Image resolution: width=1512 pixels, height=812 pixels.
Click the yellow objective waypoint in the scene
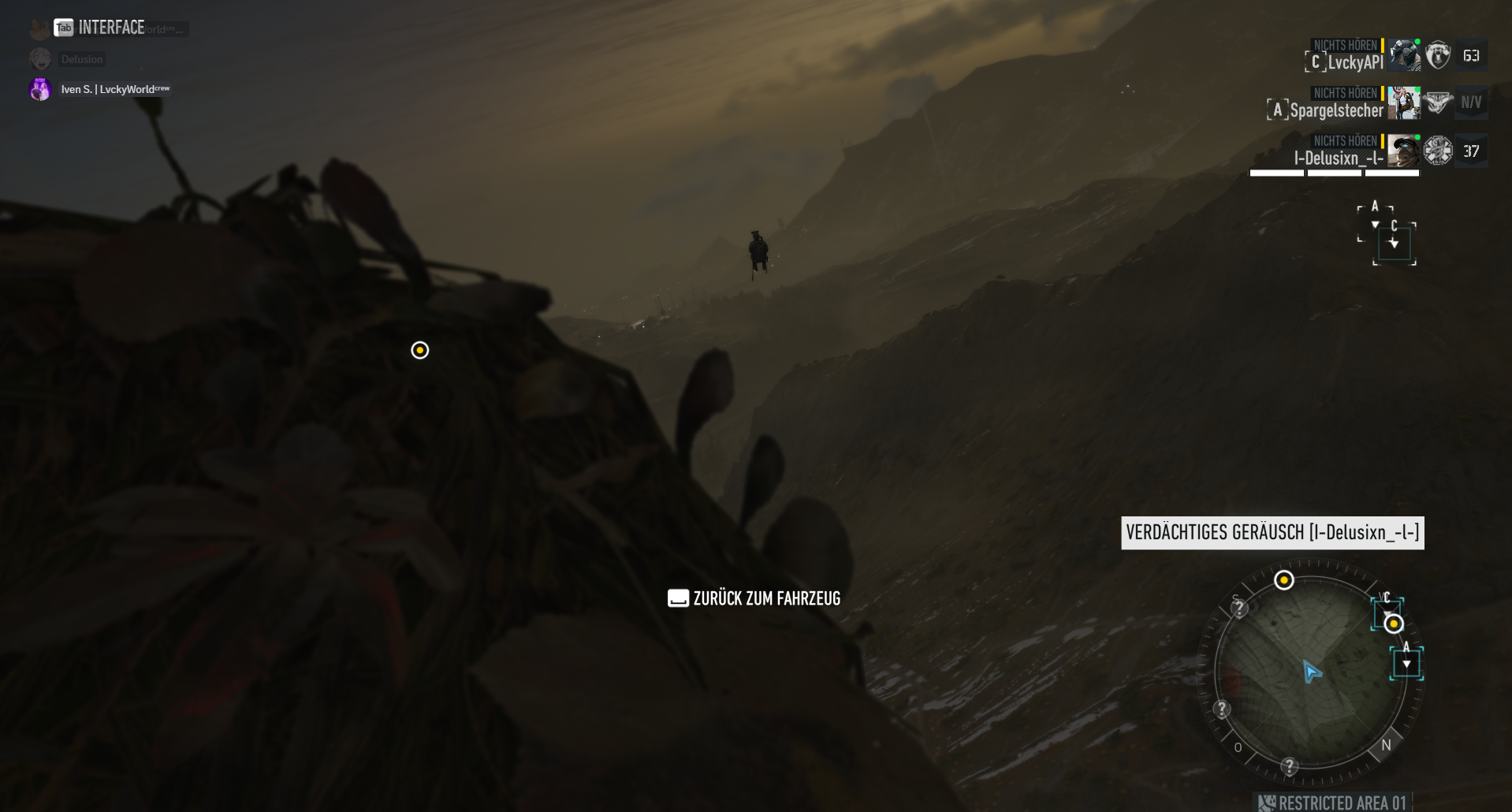(420, 350)
